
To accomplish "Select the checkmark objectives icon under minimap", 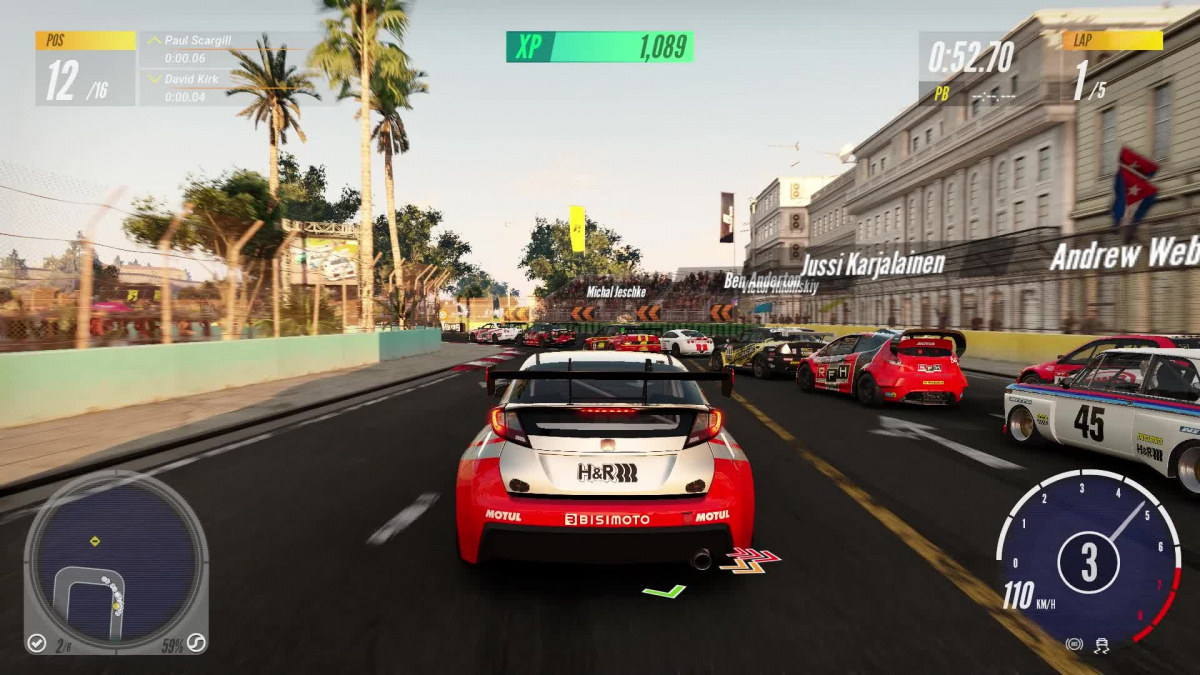I will point(37,643).
